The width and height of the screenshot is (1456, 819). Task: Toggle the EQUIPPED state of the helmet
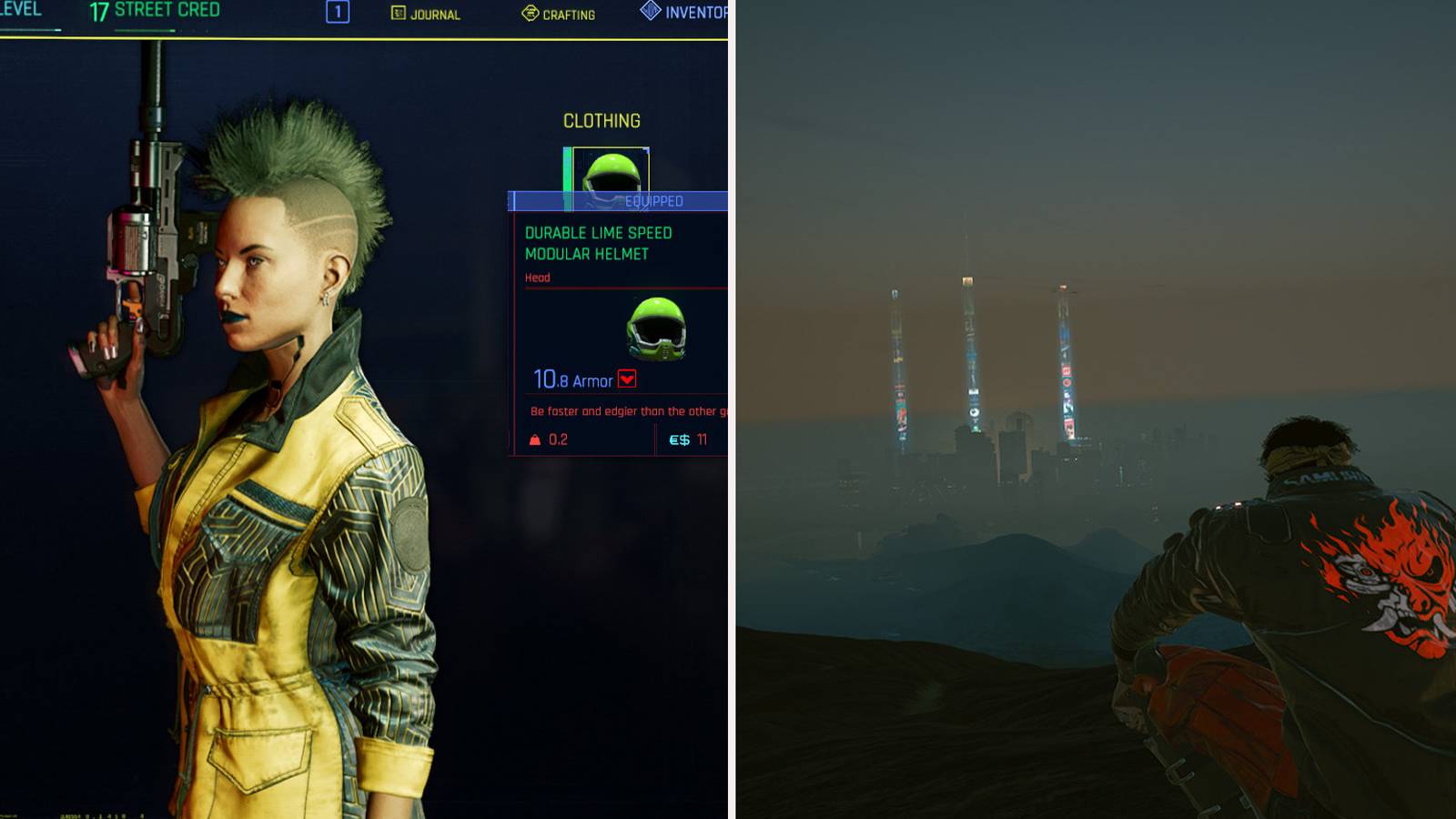653,202
